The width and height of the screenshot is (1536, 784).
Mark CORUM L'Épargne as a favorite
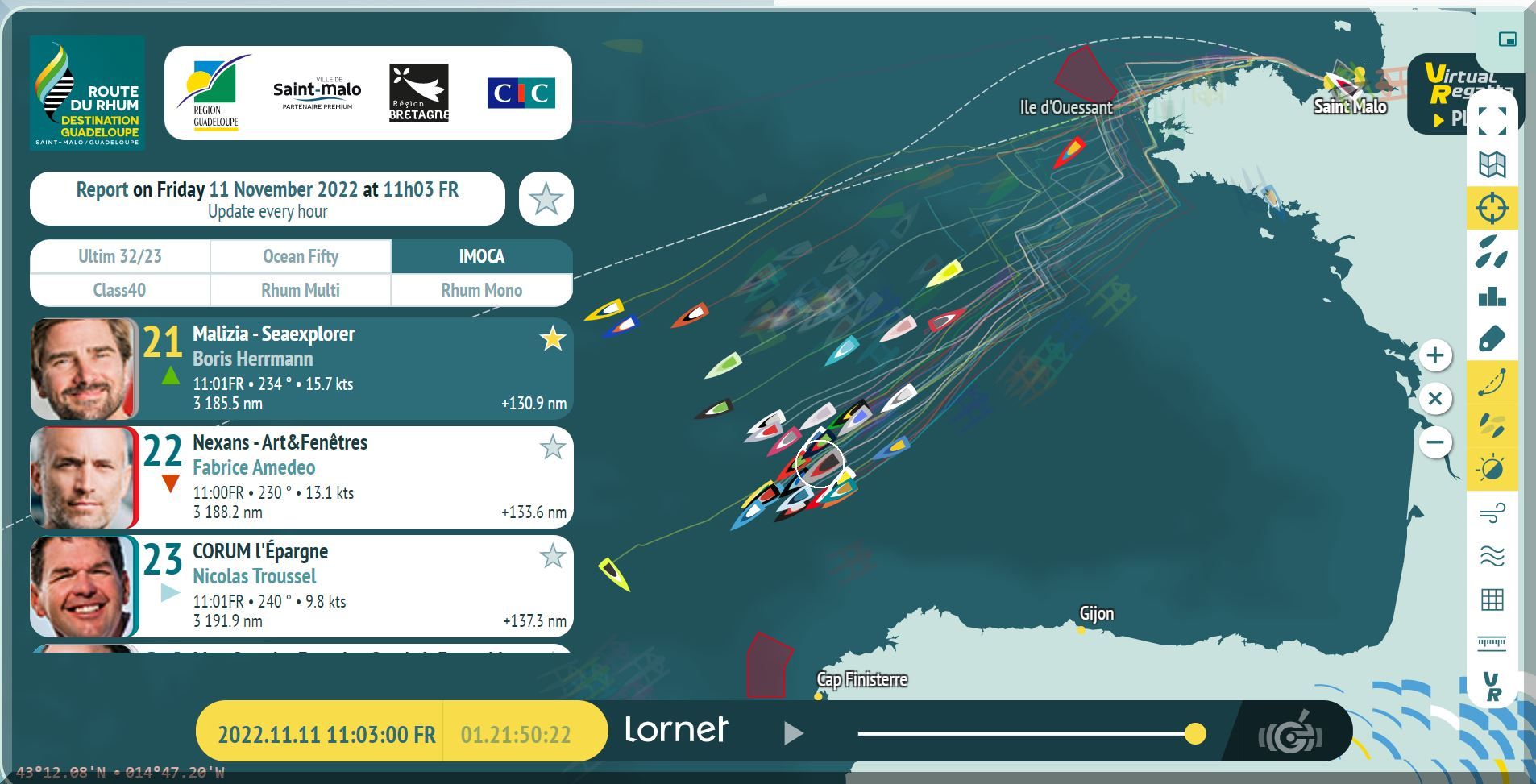coord(552,556)
